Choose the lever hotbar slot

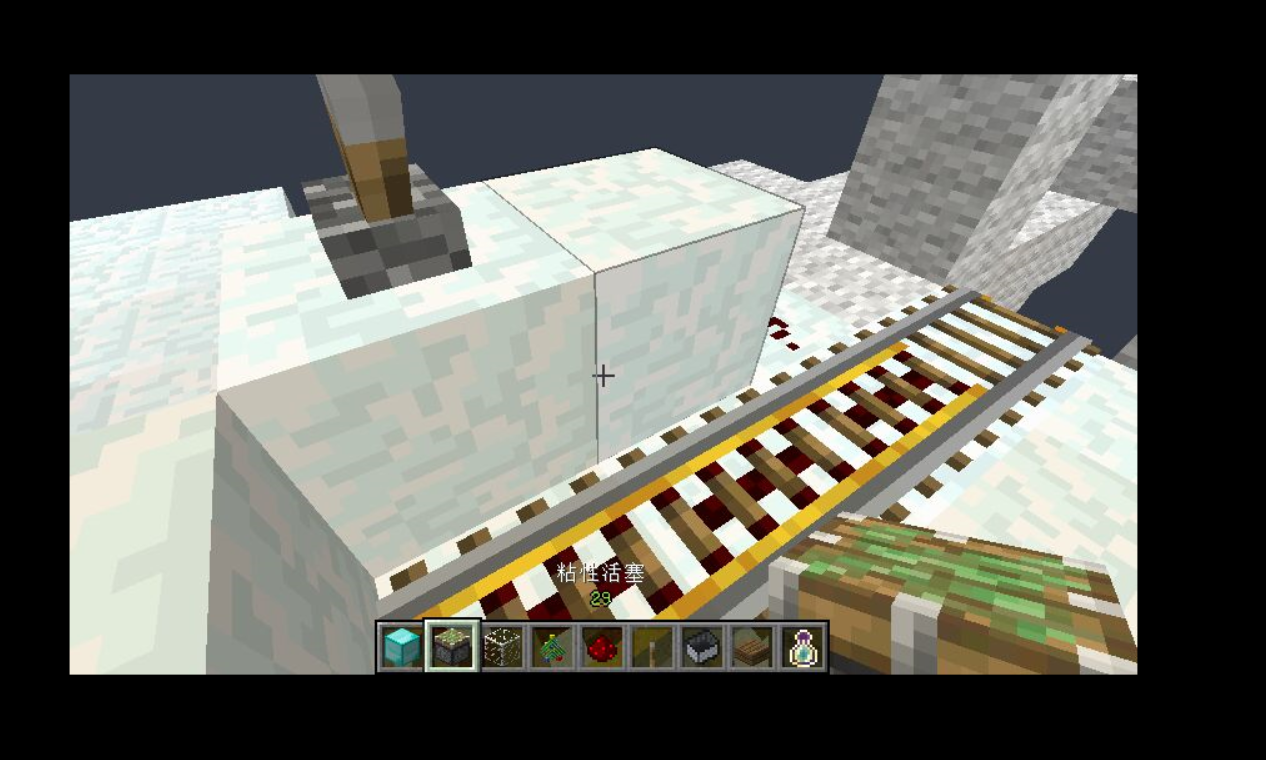652,647
